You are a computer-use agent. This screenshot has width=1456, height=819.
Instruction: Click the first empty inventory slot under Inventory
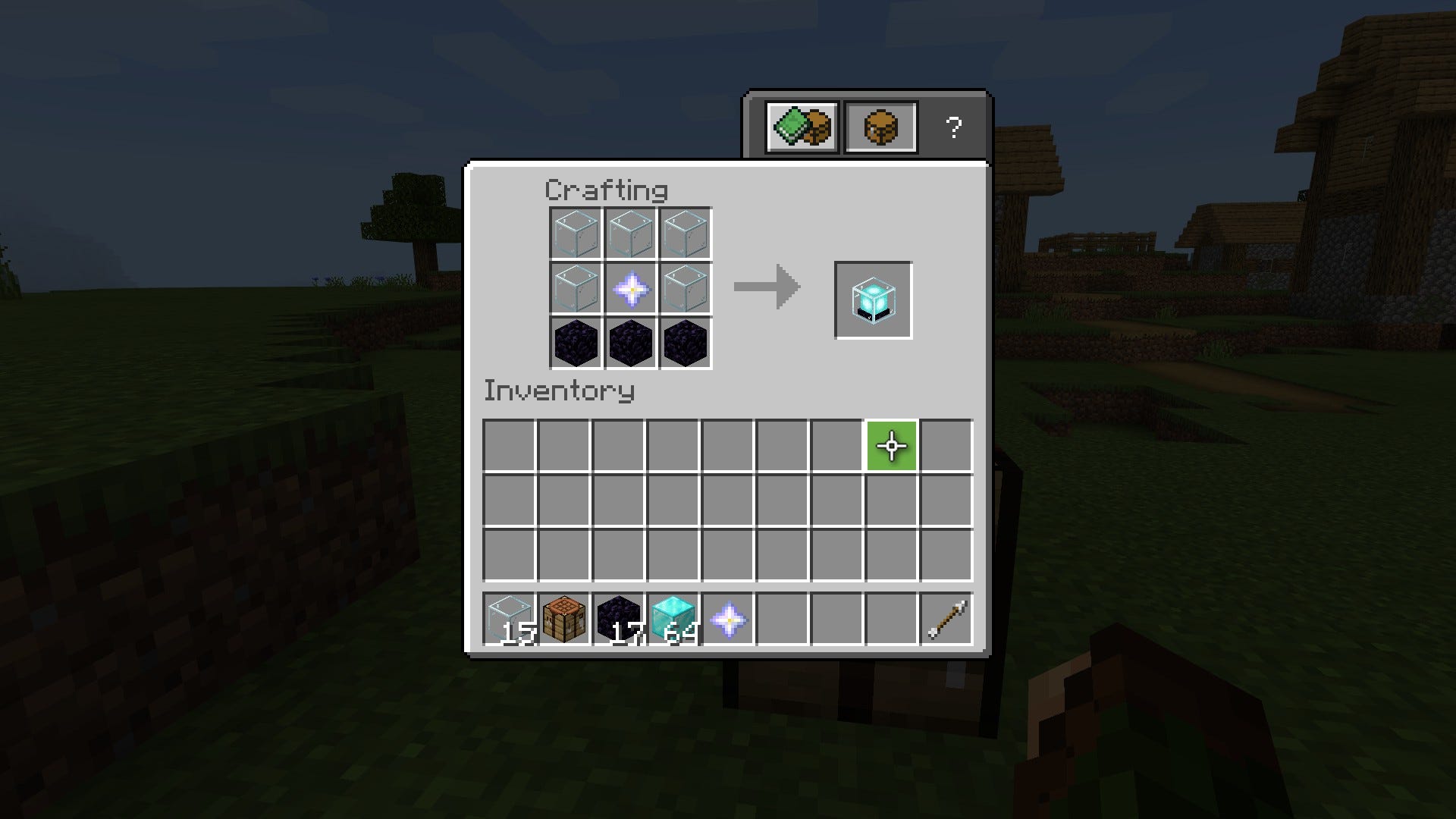pyautogui.click(x=510, y=447)
